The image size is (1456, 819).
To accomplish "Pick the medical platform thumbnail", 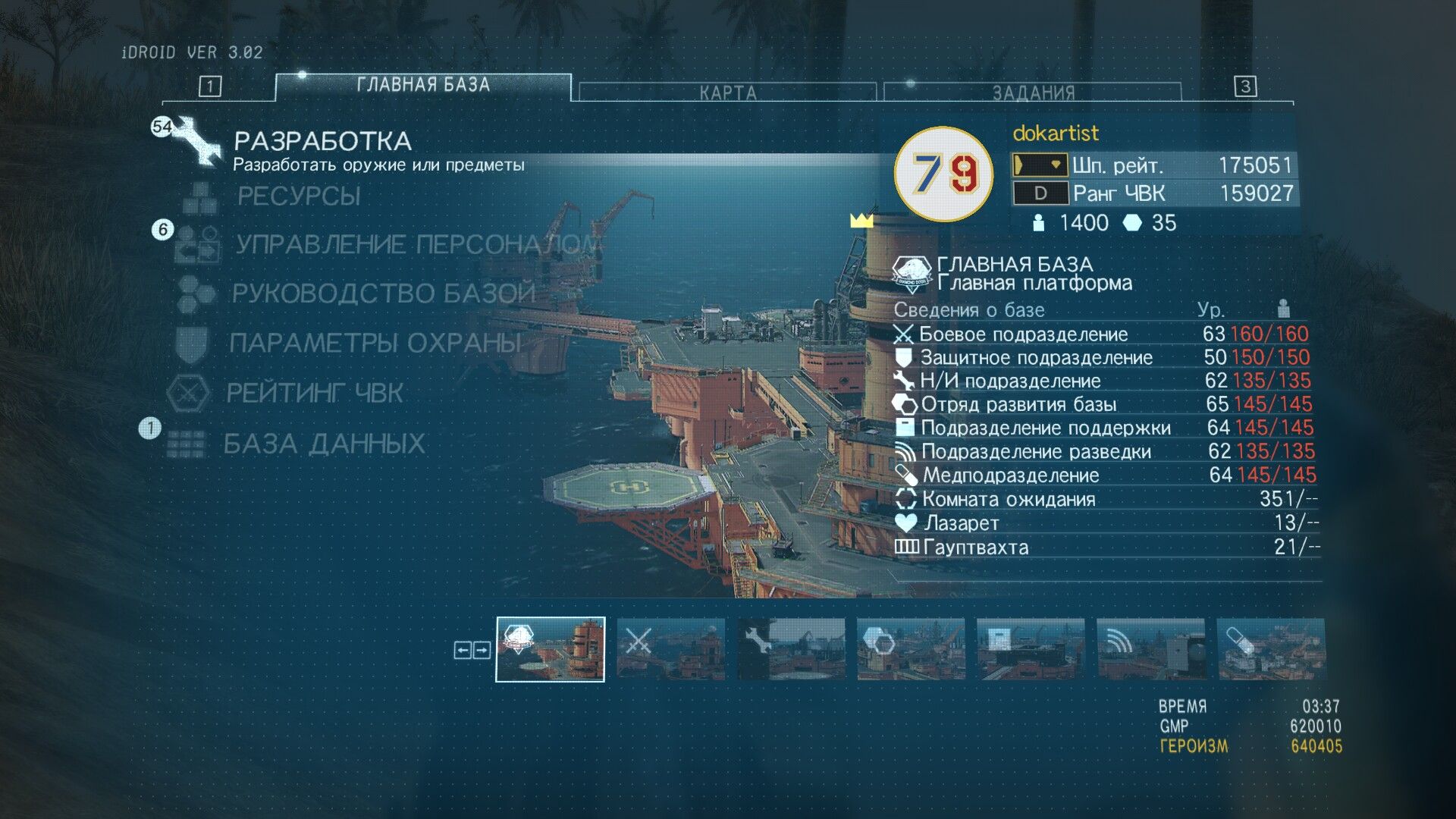I will (x=1270, y=649).
